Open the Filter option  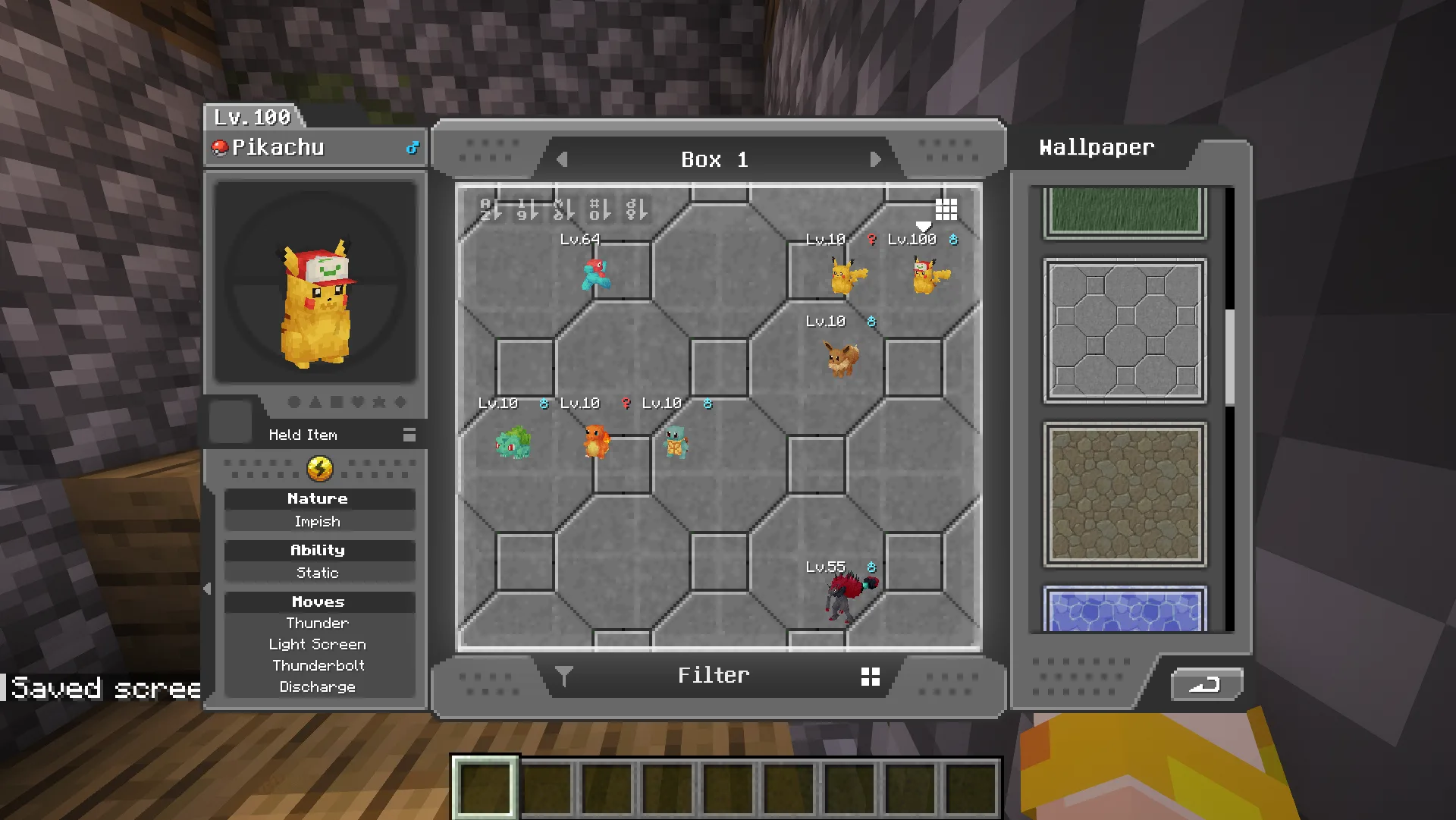714,675
